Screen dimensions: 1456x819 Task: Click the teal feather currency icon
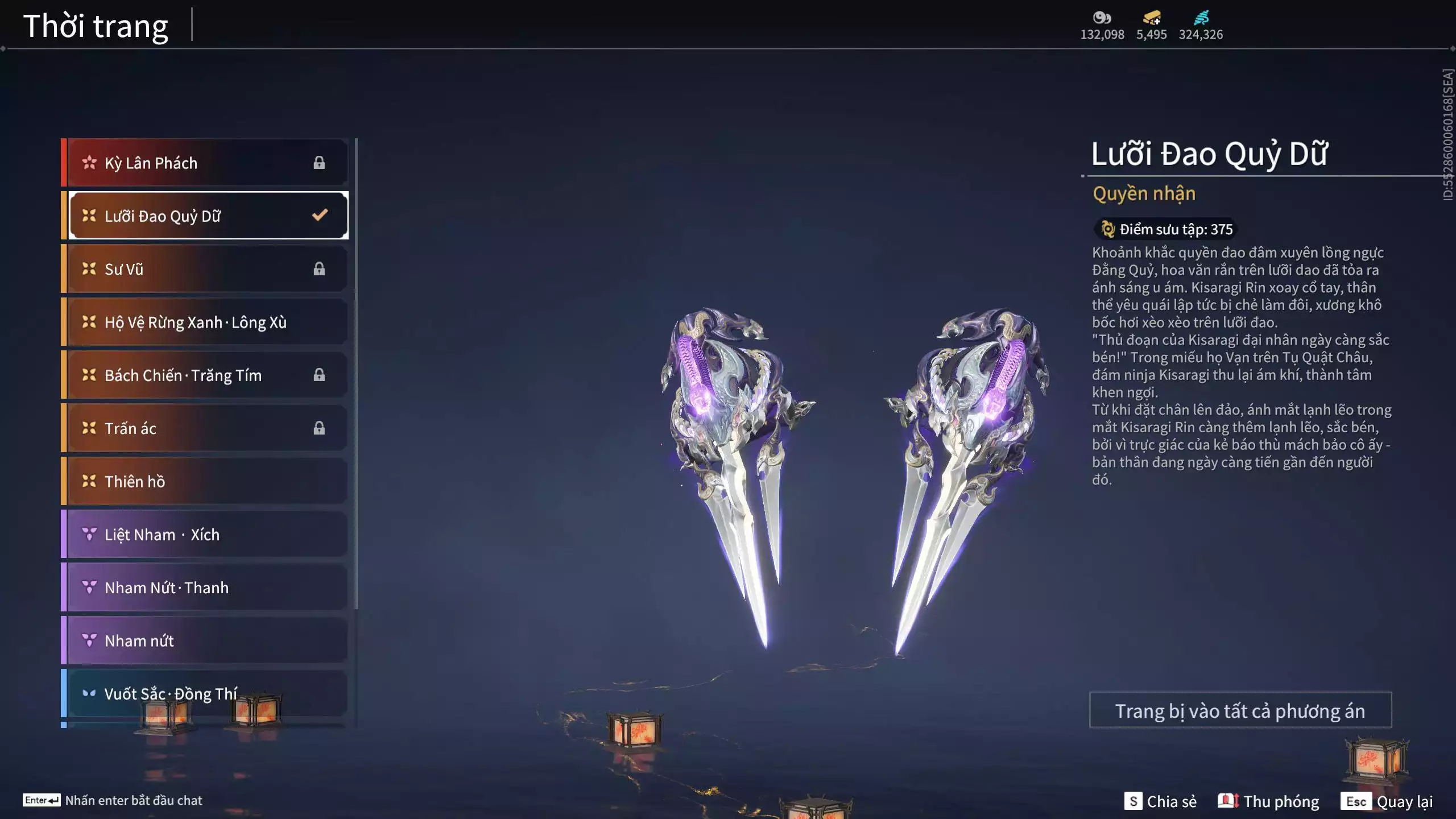(x=1201, y=18)
